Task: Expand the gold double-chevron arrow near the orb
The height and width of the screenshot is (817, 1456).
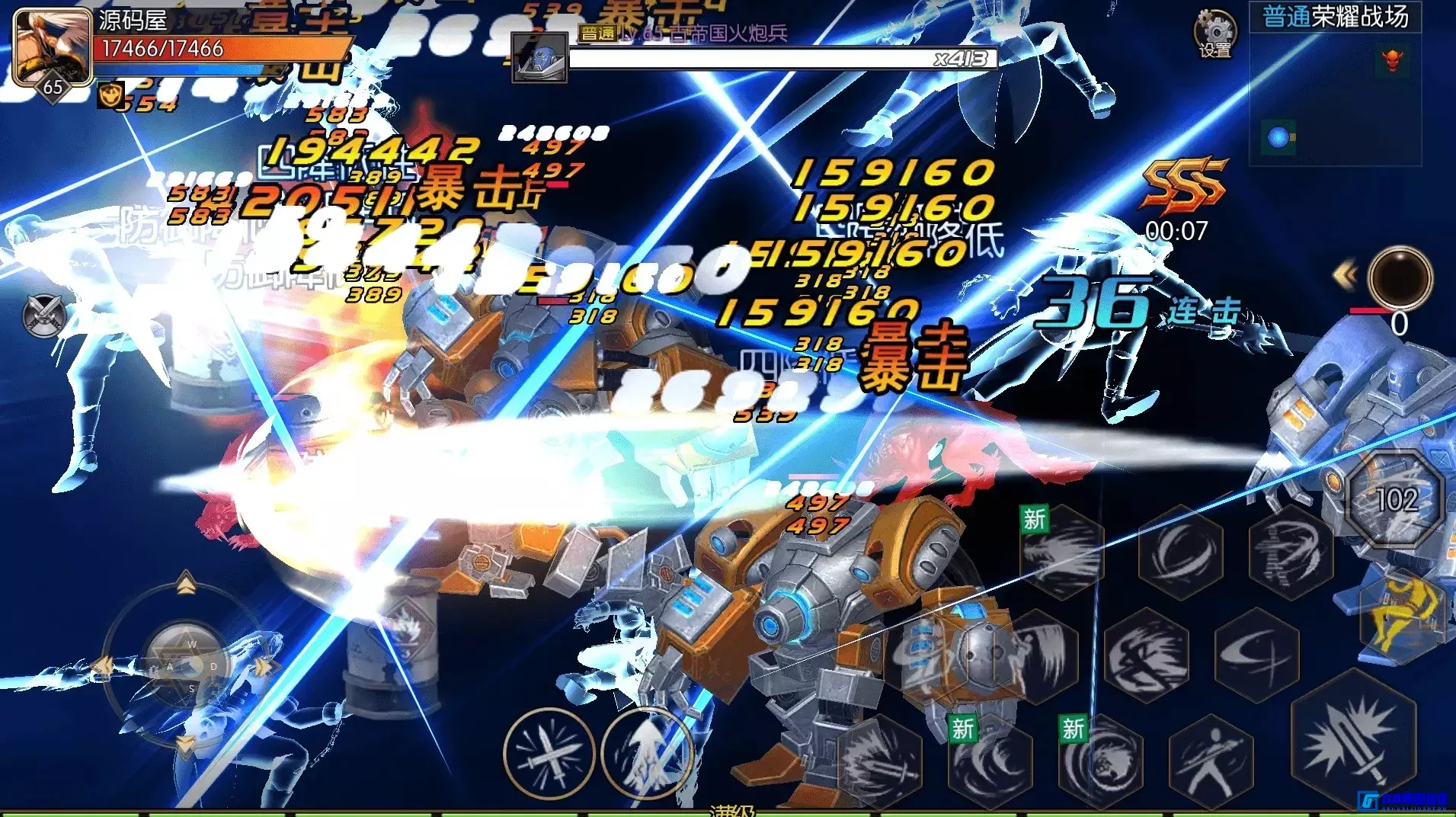Action: (1345, 275)
